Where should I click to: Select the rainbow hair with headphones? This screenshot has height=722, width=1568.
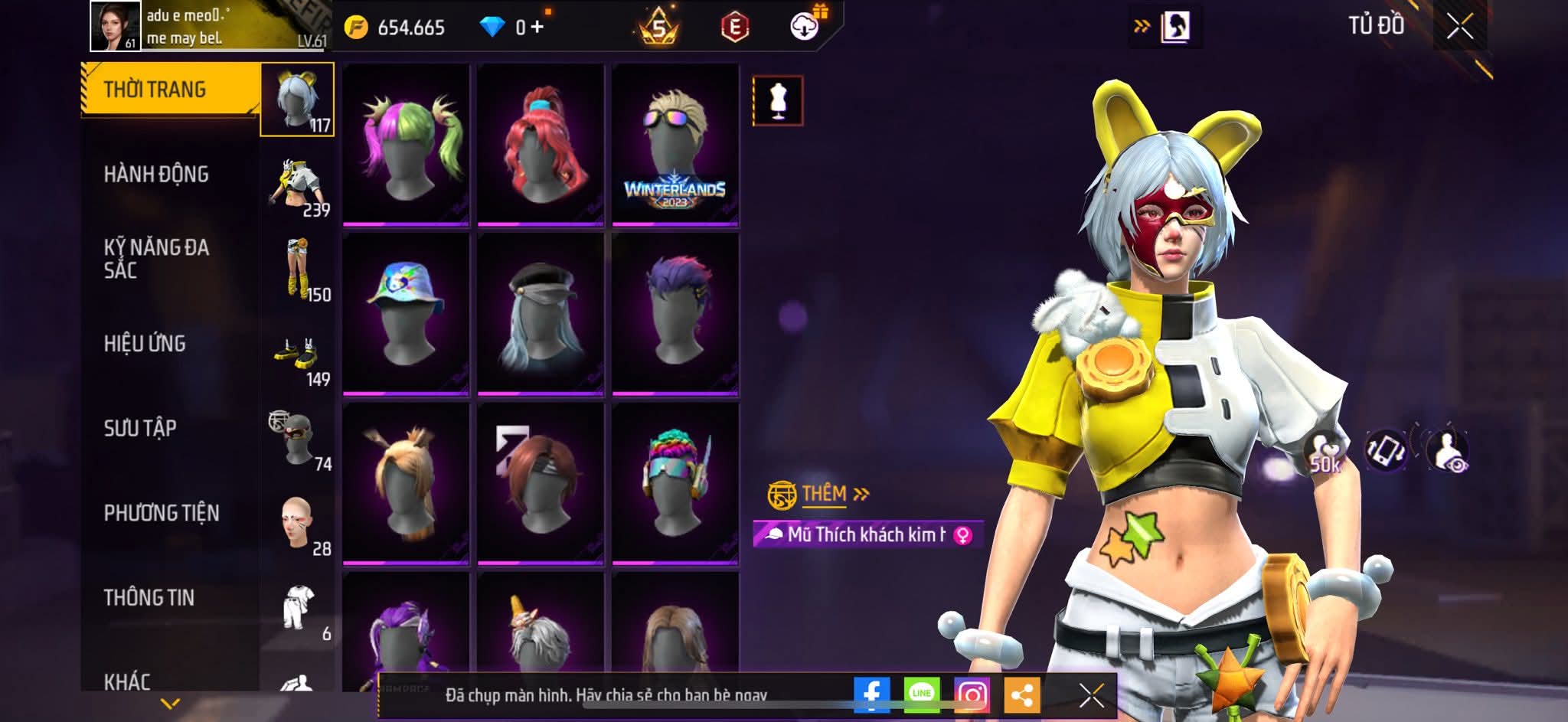click(x=675, y=484)
